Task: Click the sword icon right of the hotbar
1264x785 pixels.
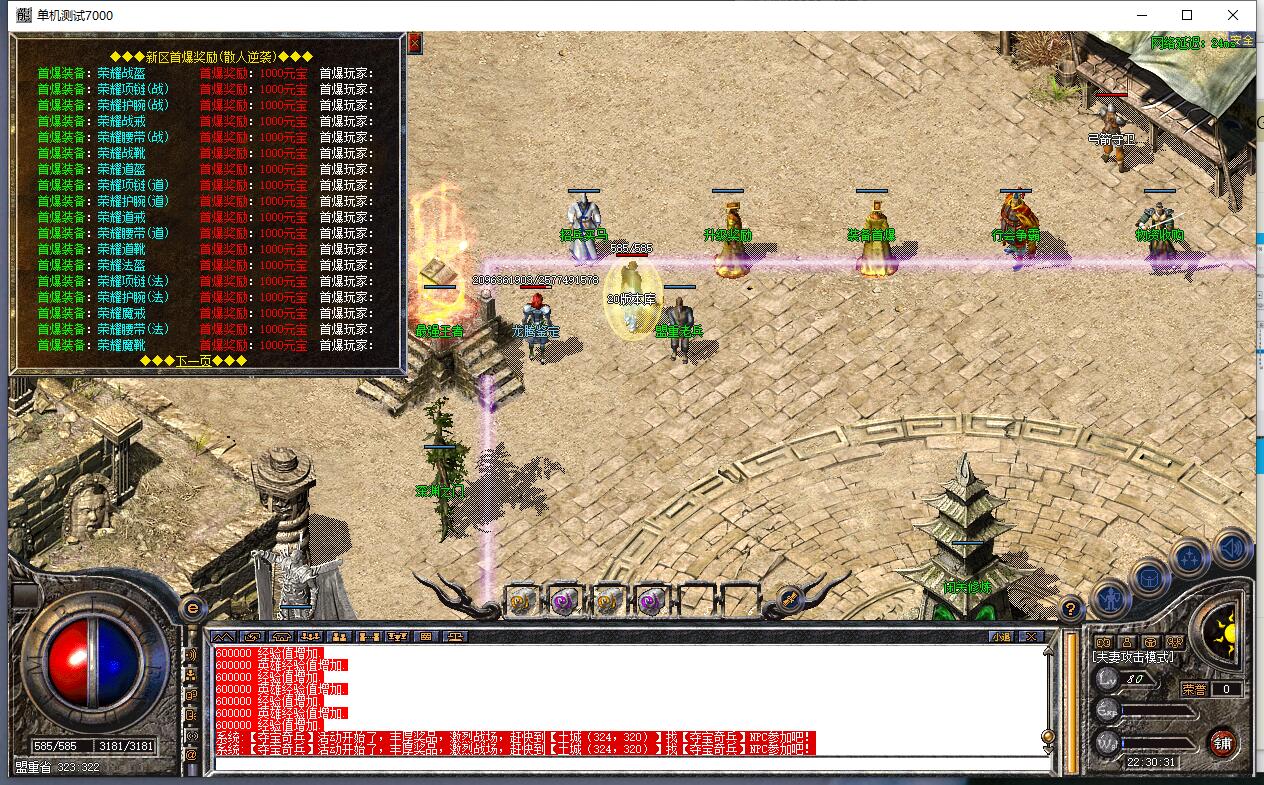Action: (789, 599)
